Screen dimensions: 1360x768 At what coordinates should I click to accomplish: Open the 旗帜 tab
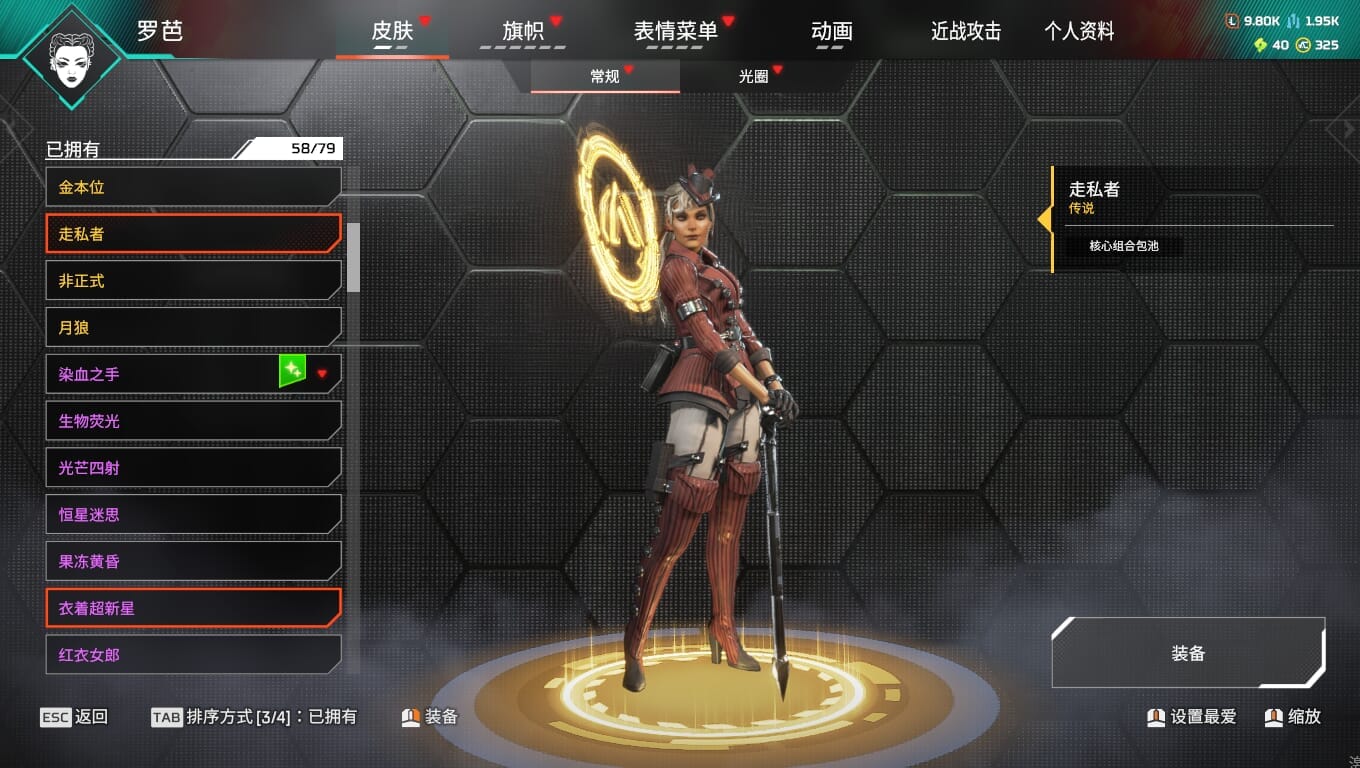[523, 31]
